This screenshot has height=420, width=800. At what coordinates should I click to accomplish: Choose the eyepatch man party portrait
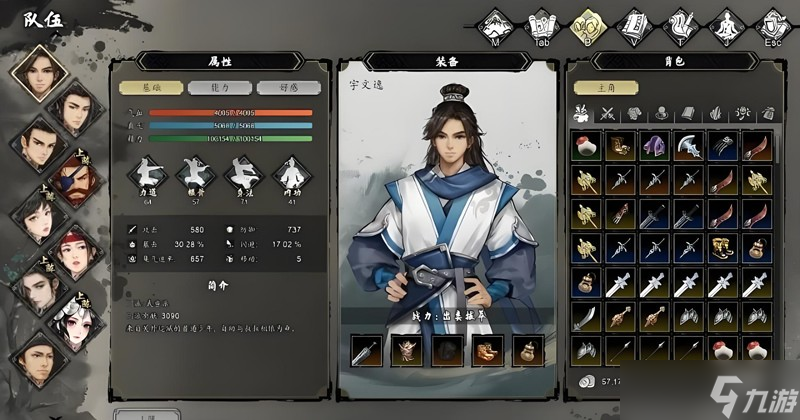click(x=70, y=181)
